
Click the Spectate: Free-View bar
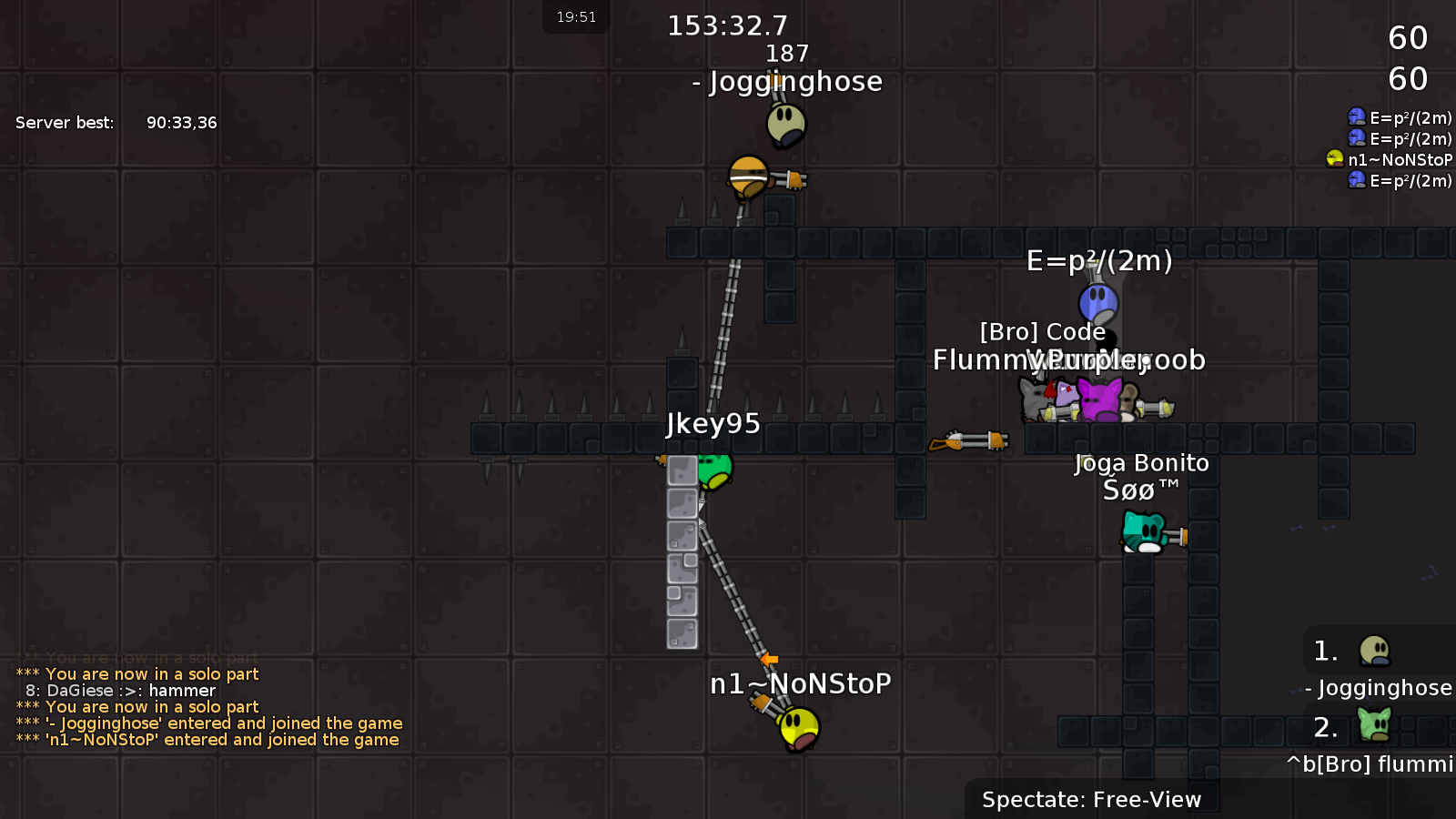(1091, 800)
